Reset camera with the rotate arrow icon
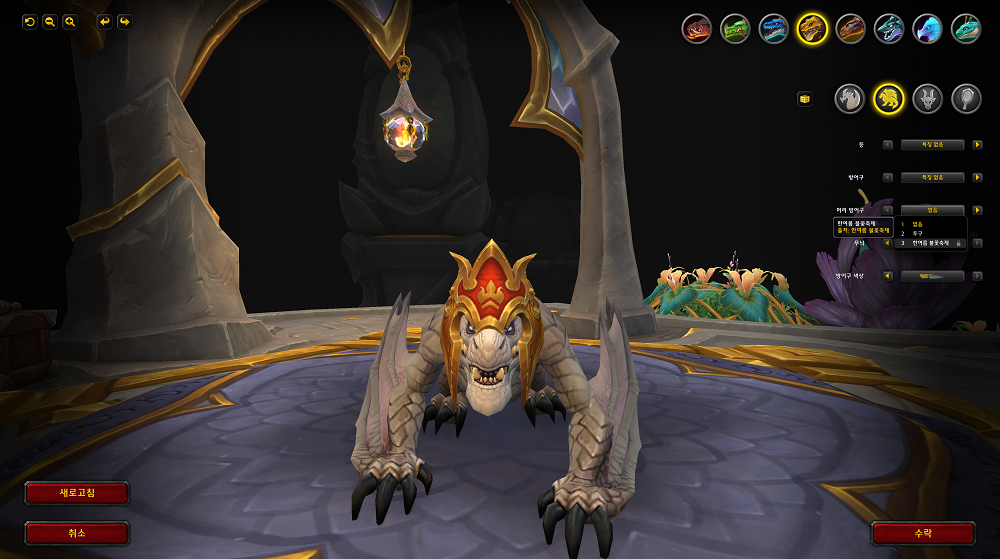The height and width of the screenshot is (559, 1000). (x=29, y=21)
